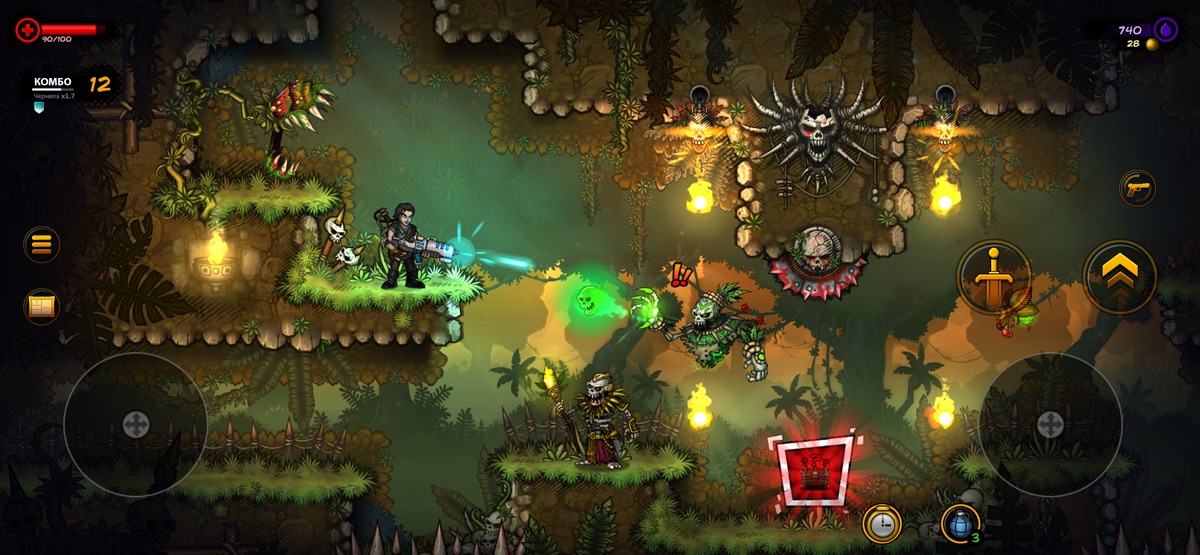
Task: Tap the sword melee attack button
Action: click(993, 276)
